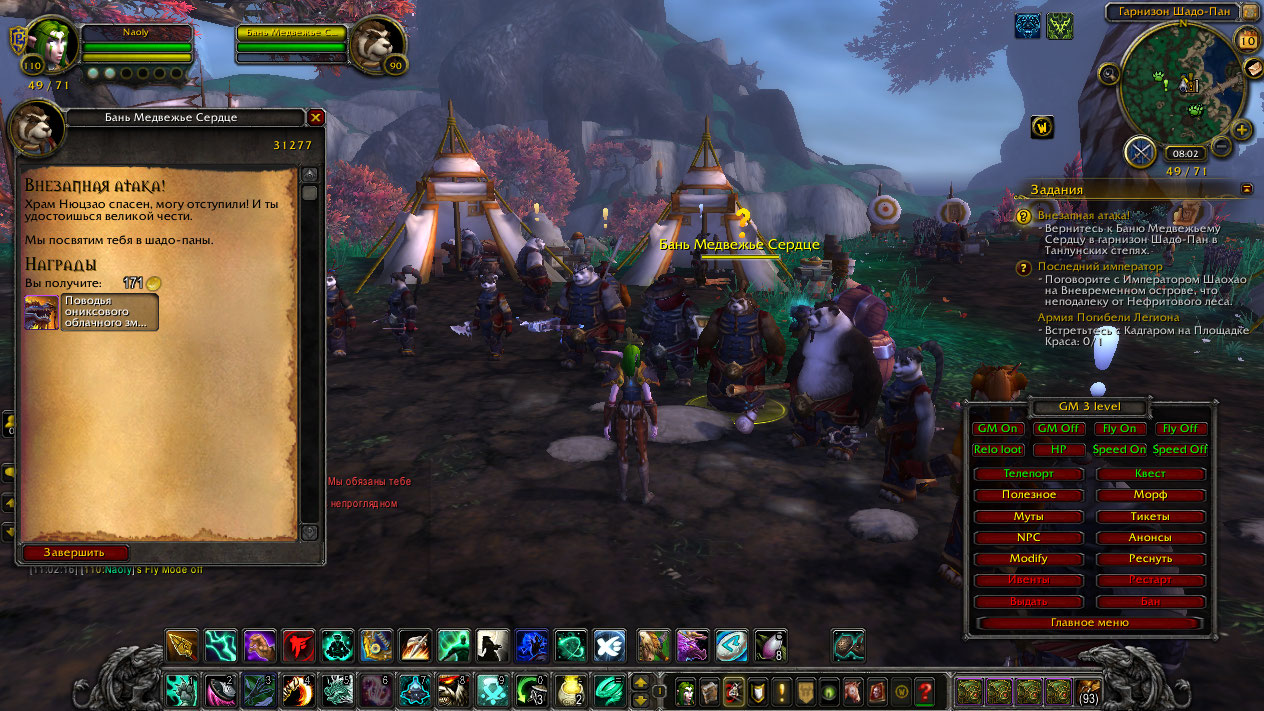Open the calendar showing day 10
This screenshot has width=1264, height=711.
click(1247, 40)
